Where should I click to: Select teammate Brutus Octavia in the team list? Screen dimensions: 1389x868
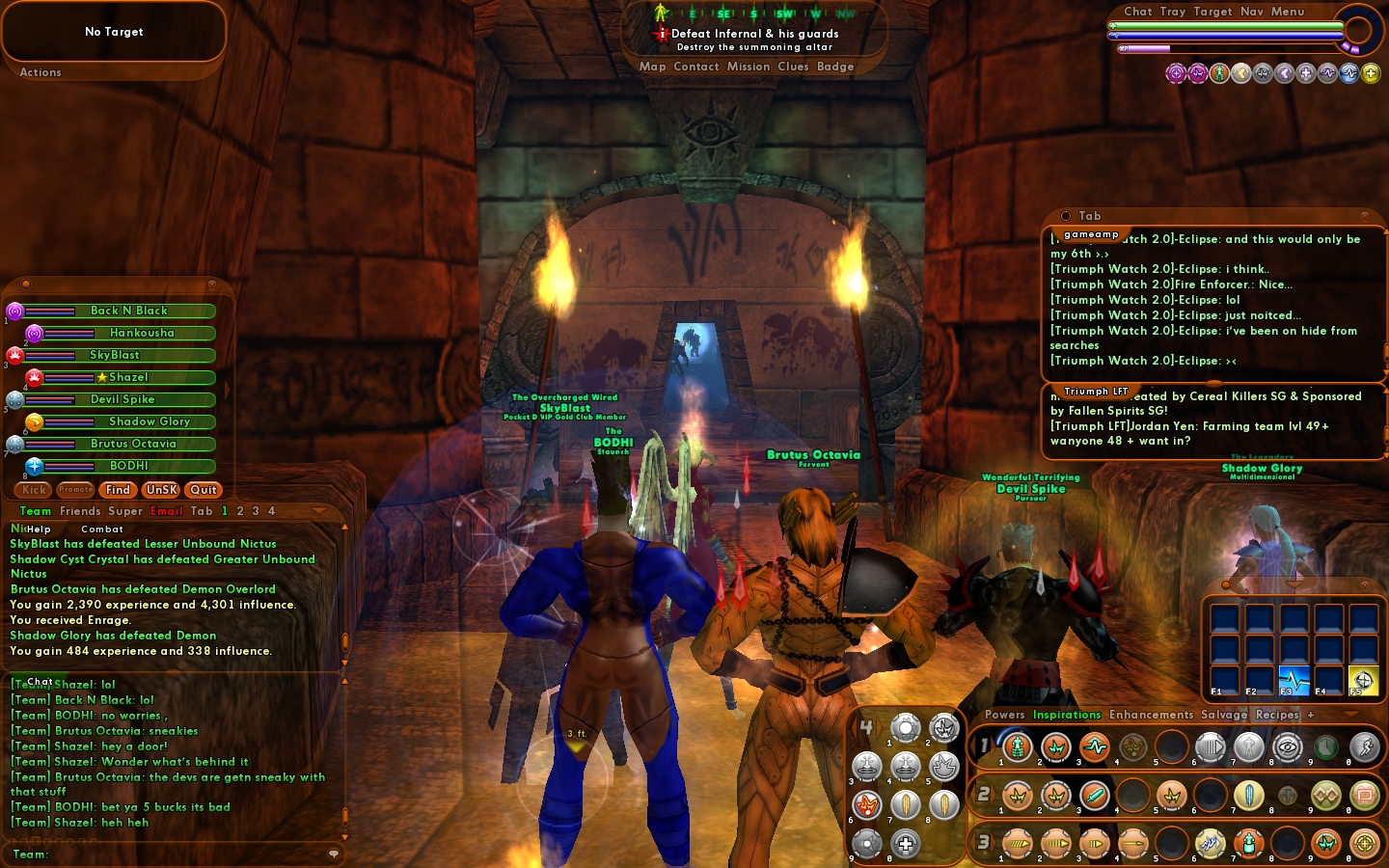133,444
